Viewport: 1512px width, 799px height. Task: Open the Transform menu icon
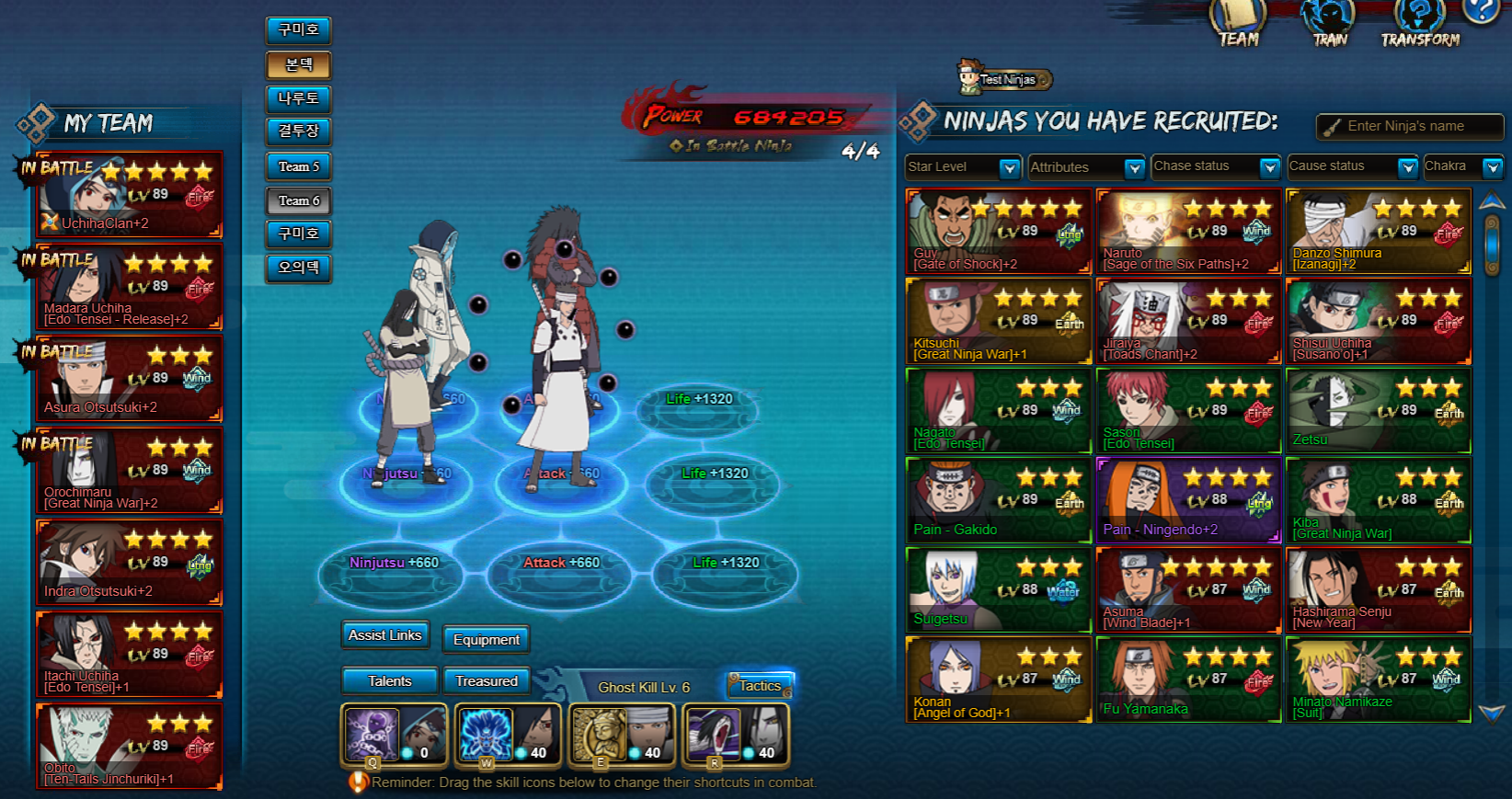coord(1420,23)
